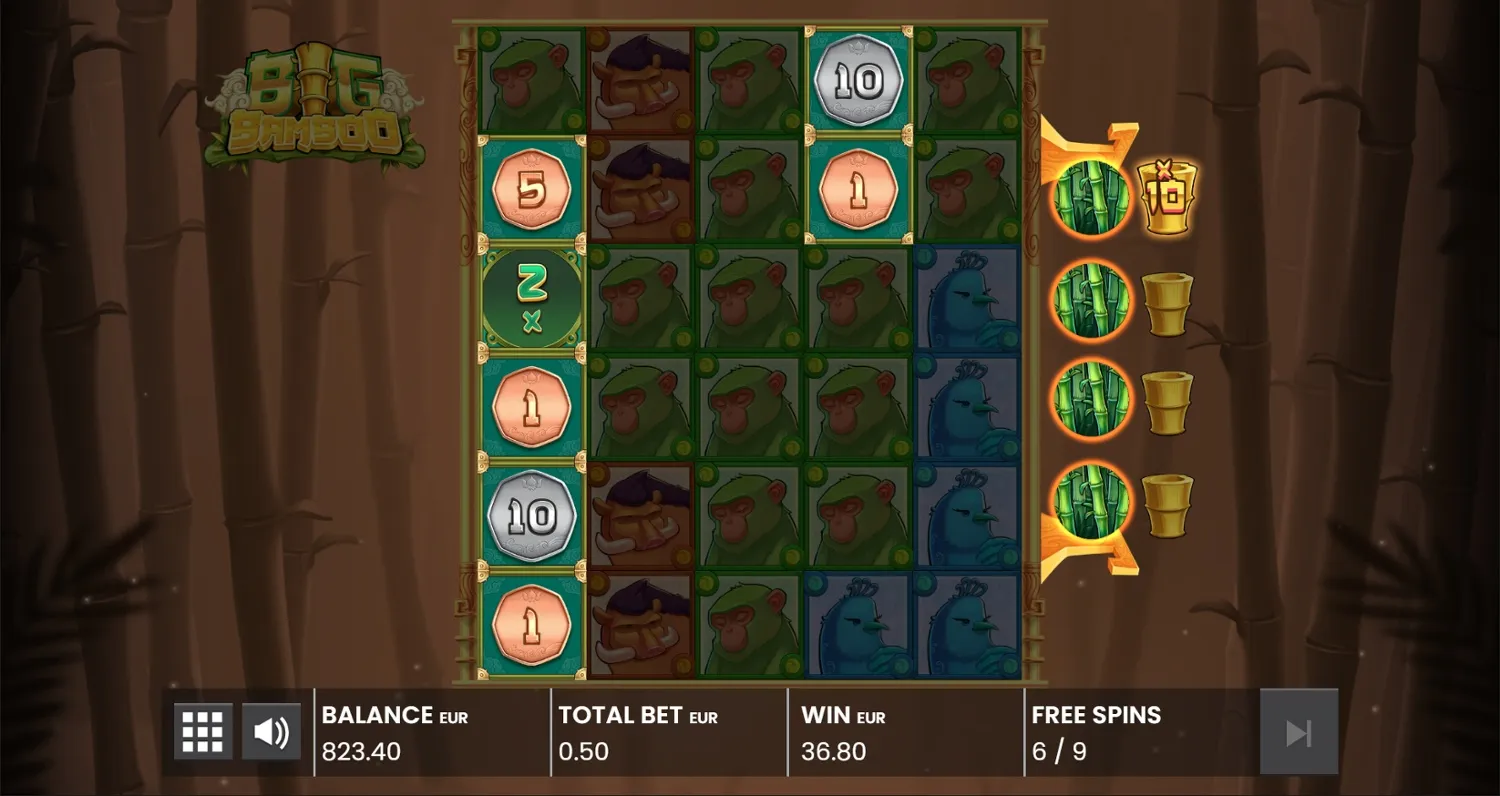Image resolution: width=1500 pixels, height=796 pixels.
Task: Click the blue peacock symbol on the right reel
Action: click(967, 300)
